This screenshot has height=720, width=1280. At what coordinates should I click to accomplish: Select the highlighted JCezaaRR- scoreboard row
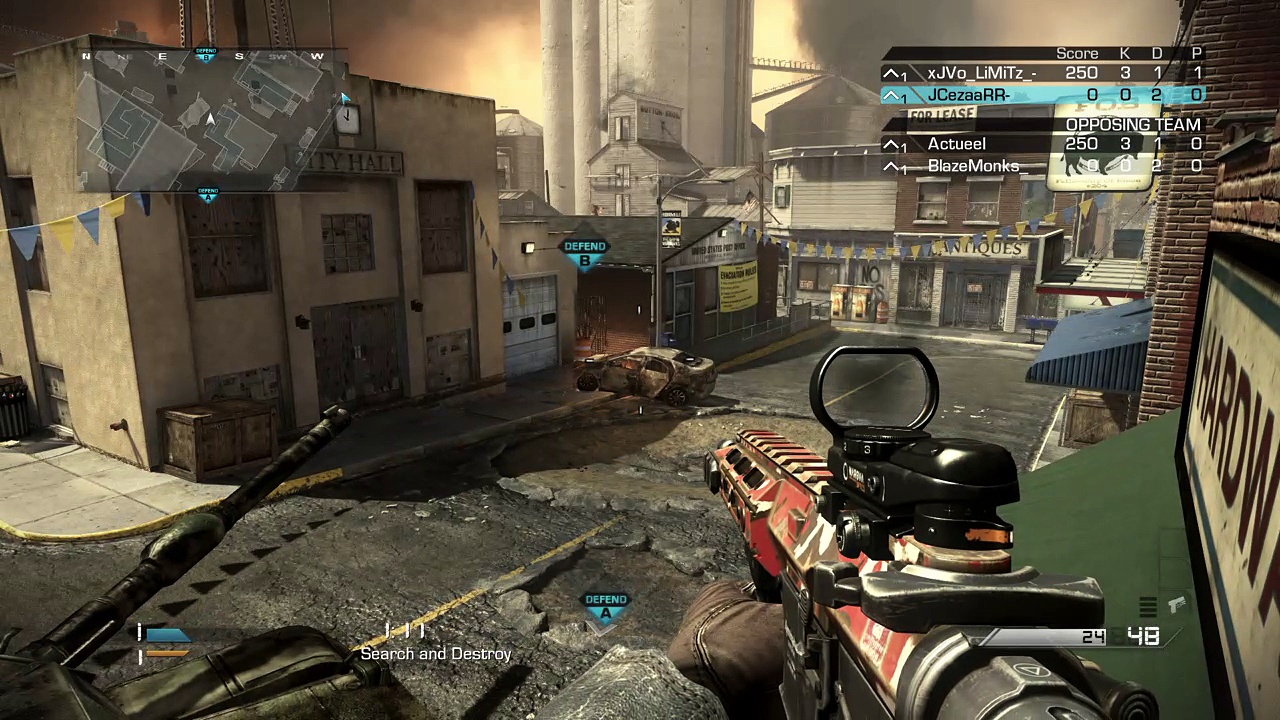1042,95
